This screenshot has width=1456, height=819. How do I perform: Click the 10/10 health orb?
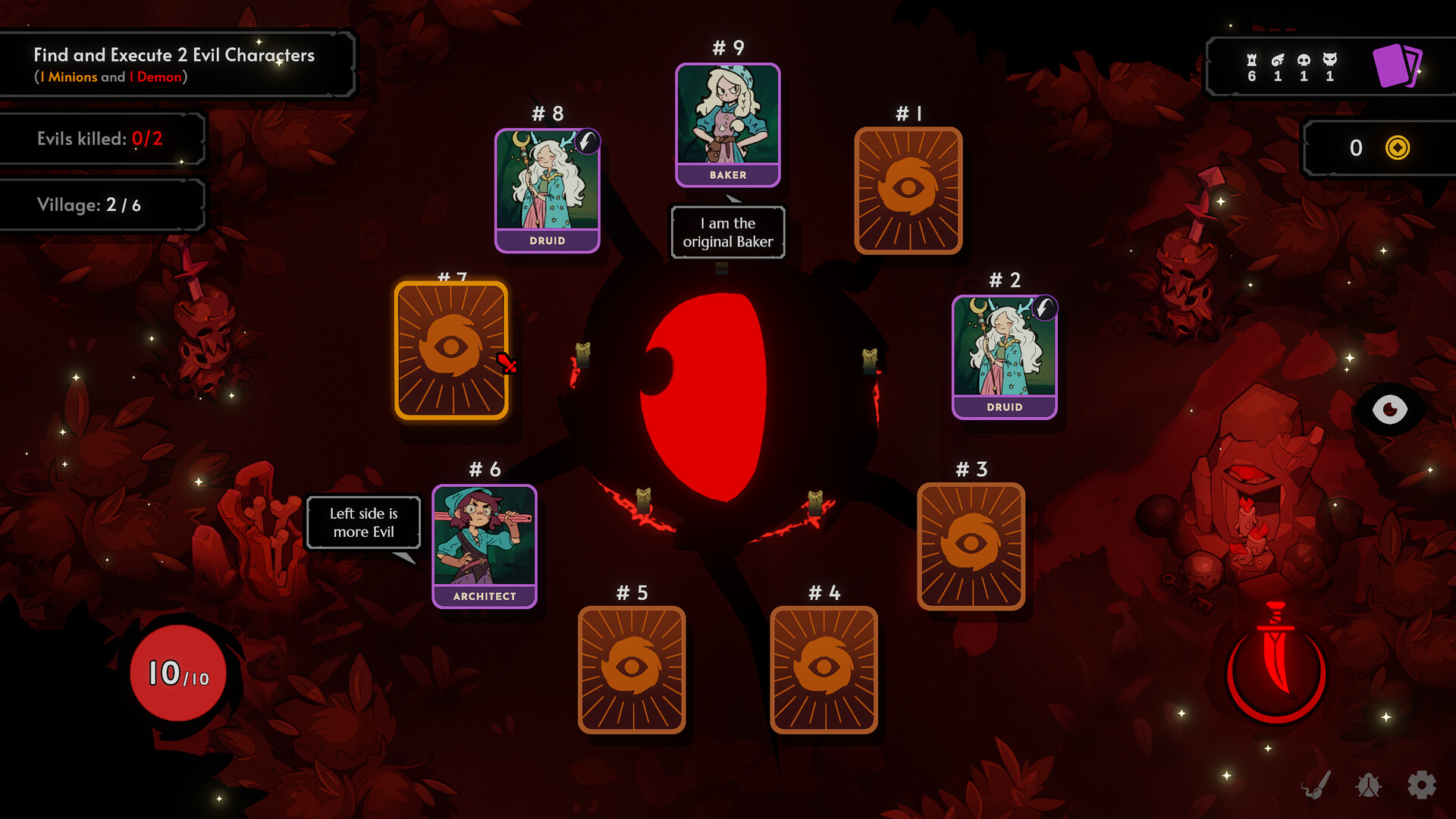tap(177, 673)
